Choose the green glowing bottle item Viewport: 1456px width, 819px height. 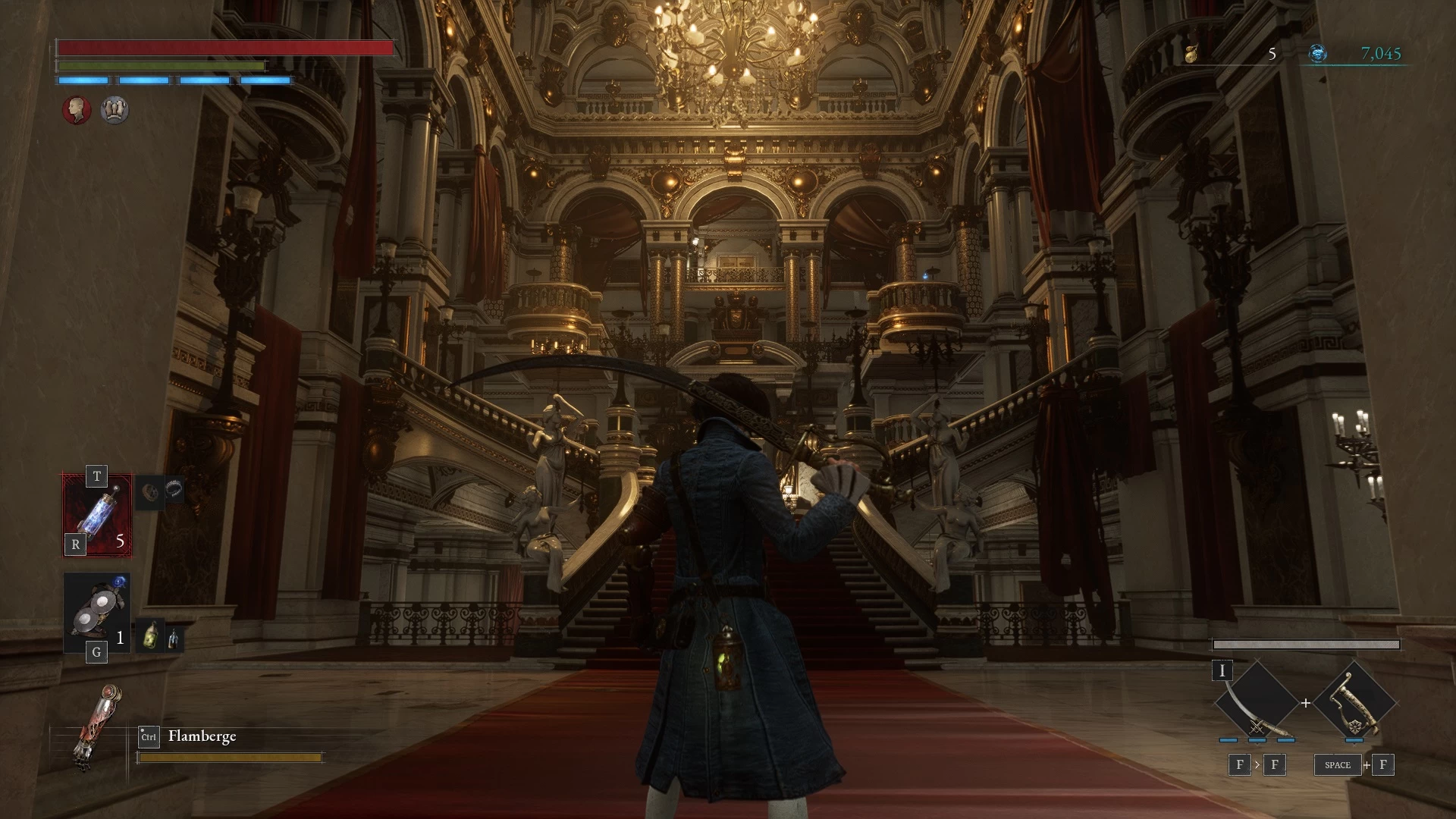pos(151,635)
